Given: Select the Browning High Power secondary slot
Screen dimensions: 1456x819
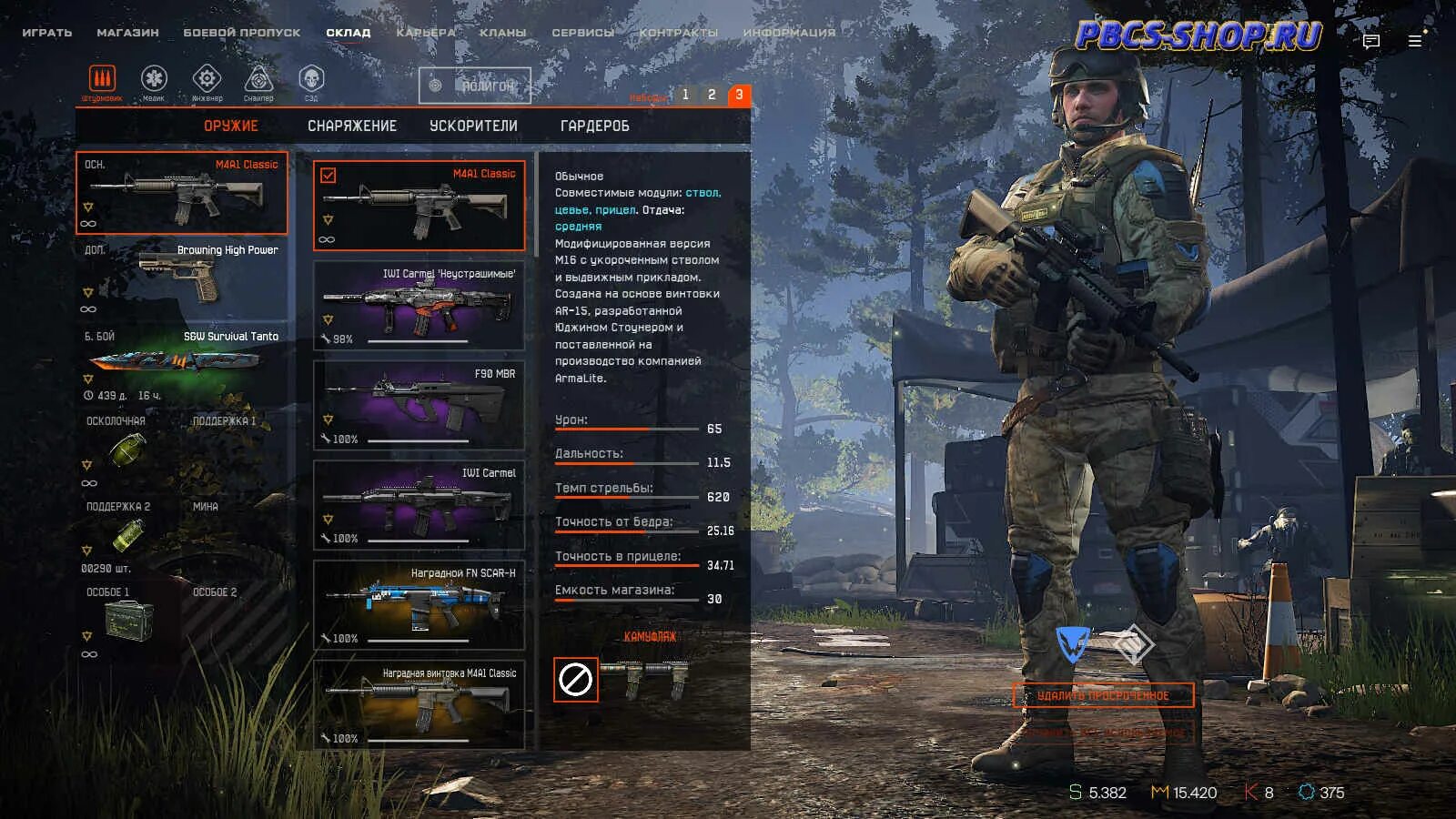Looking at the screenshot, I should coord(182,278).
